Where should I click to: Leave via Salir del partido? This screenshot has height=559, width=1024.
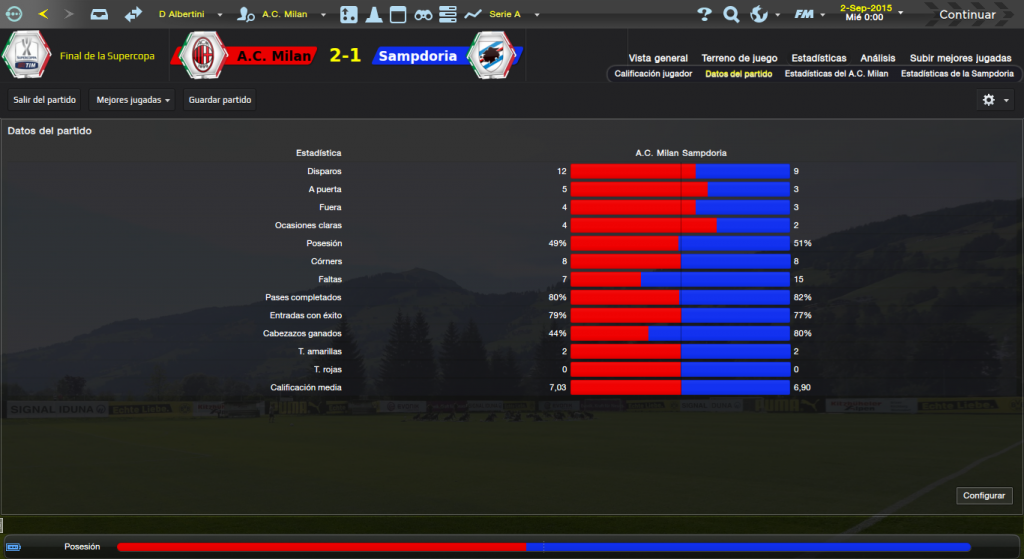[x=44, y=100]
